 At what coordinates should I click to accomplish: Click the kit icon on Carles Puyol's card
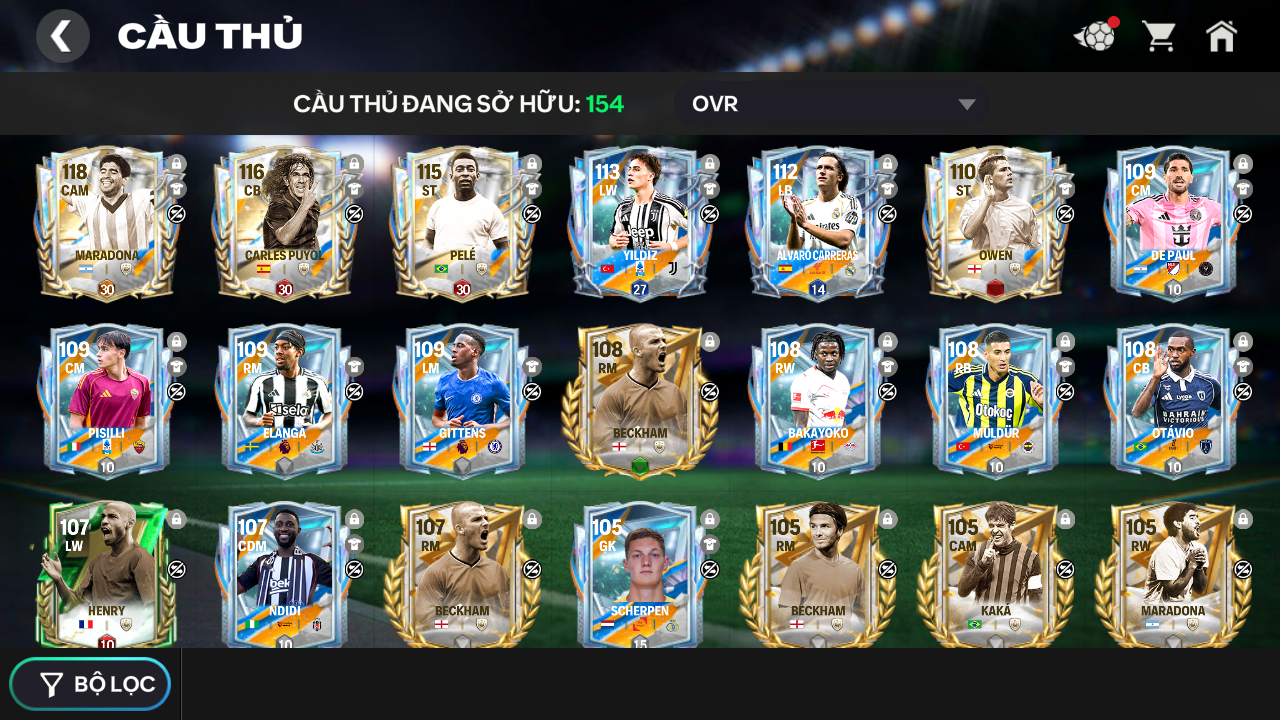(x=354, y=189)
